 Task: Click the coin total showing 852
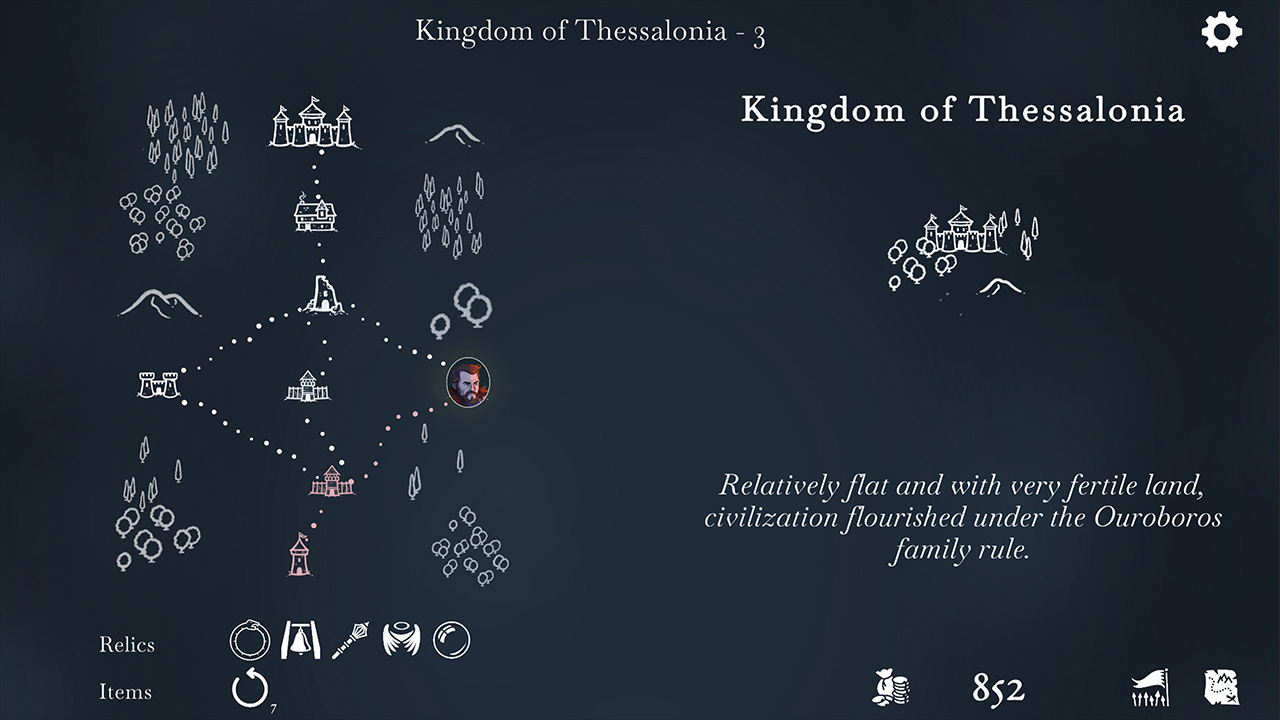[997, 689]
